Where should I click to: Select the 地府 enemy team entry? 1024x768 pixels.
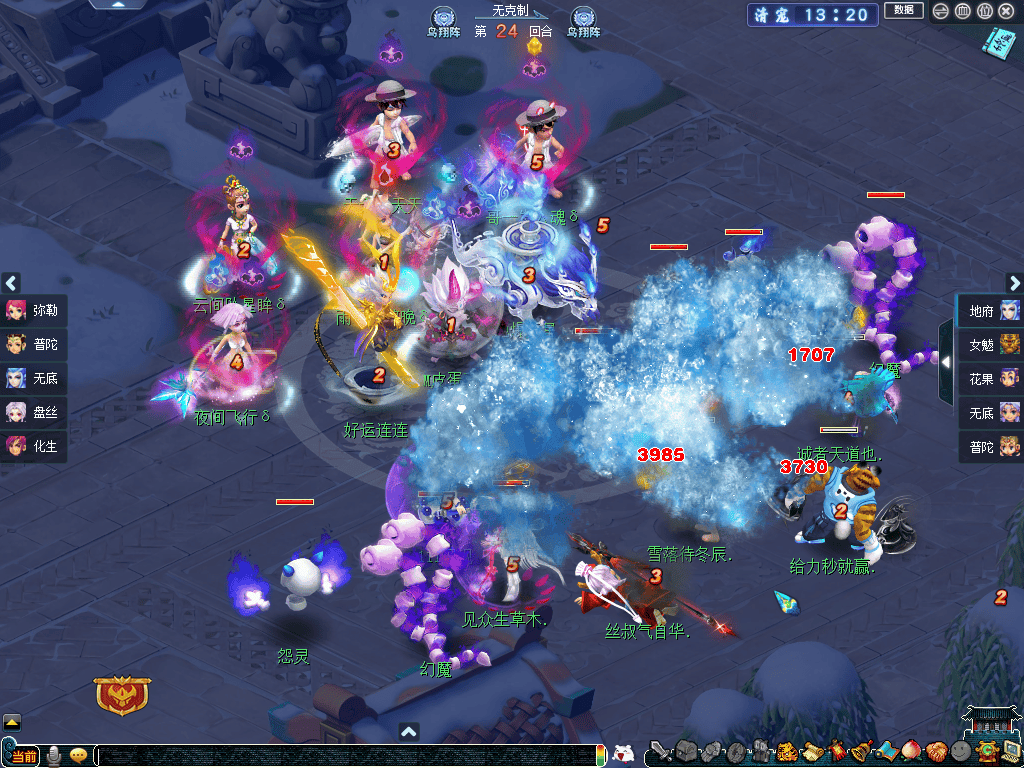pos(992,311)
